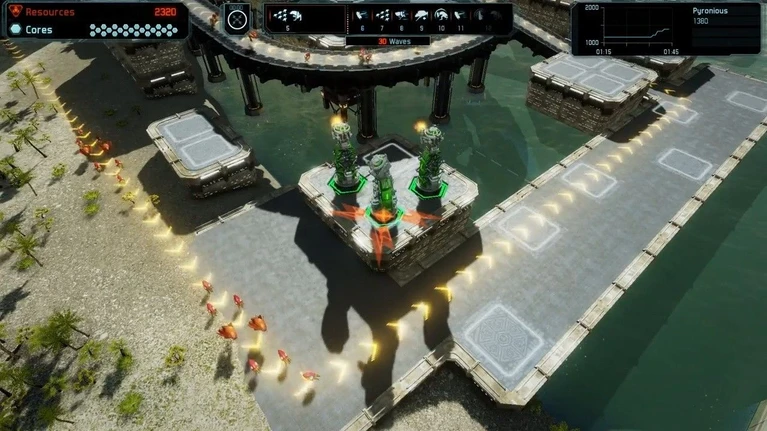Show the wave 10 enemy preview
The image size is (767, 431).
[441, 17]
